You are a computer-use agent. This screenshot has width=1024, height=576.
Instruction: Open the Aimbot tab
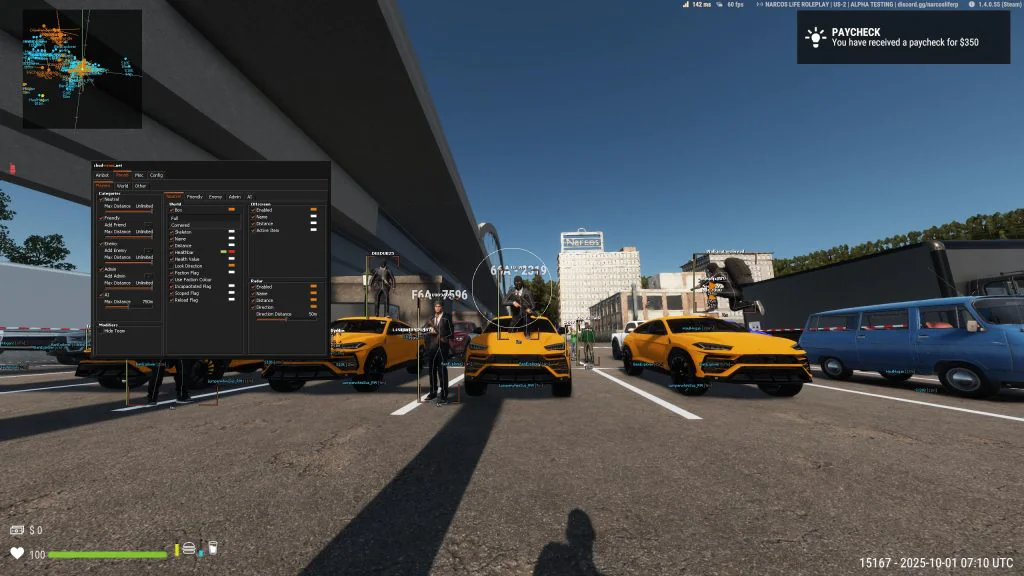(102, 175)
